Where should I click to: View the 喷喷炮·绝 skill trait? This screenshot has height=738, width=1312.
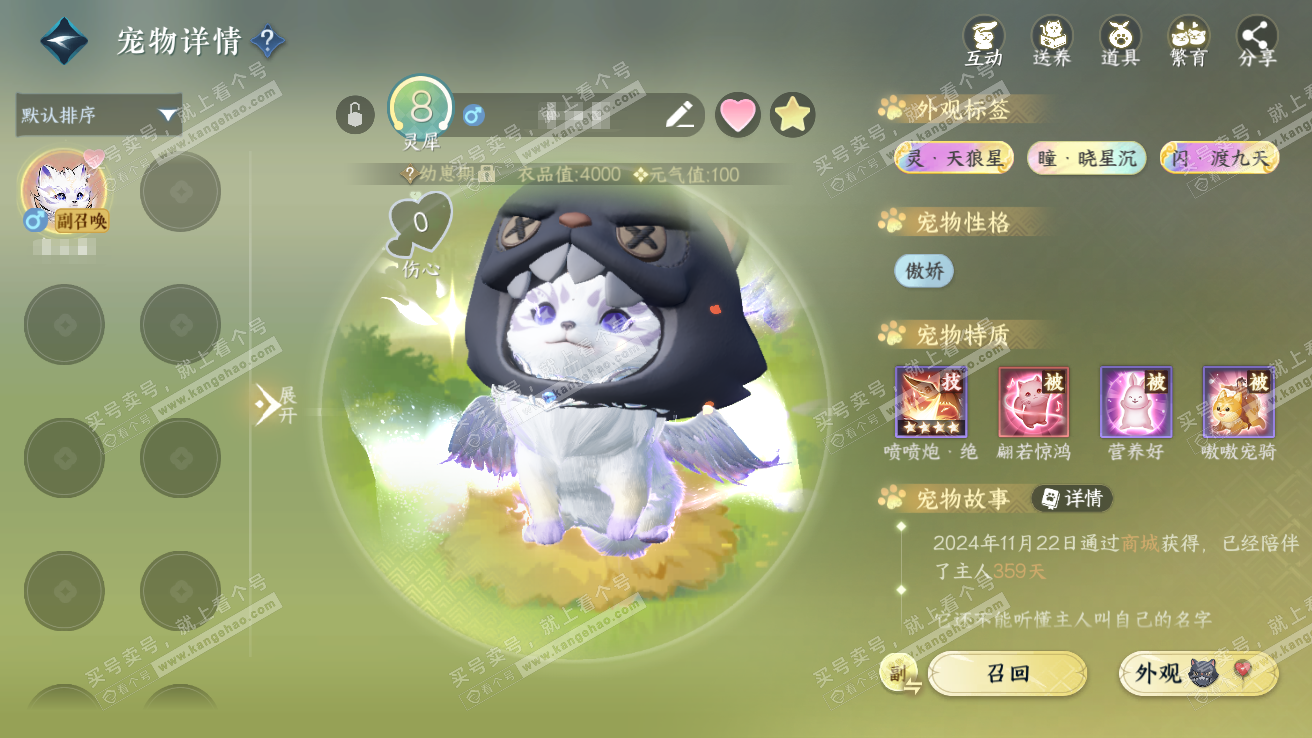930,402
